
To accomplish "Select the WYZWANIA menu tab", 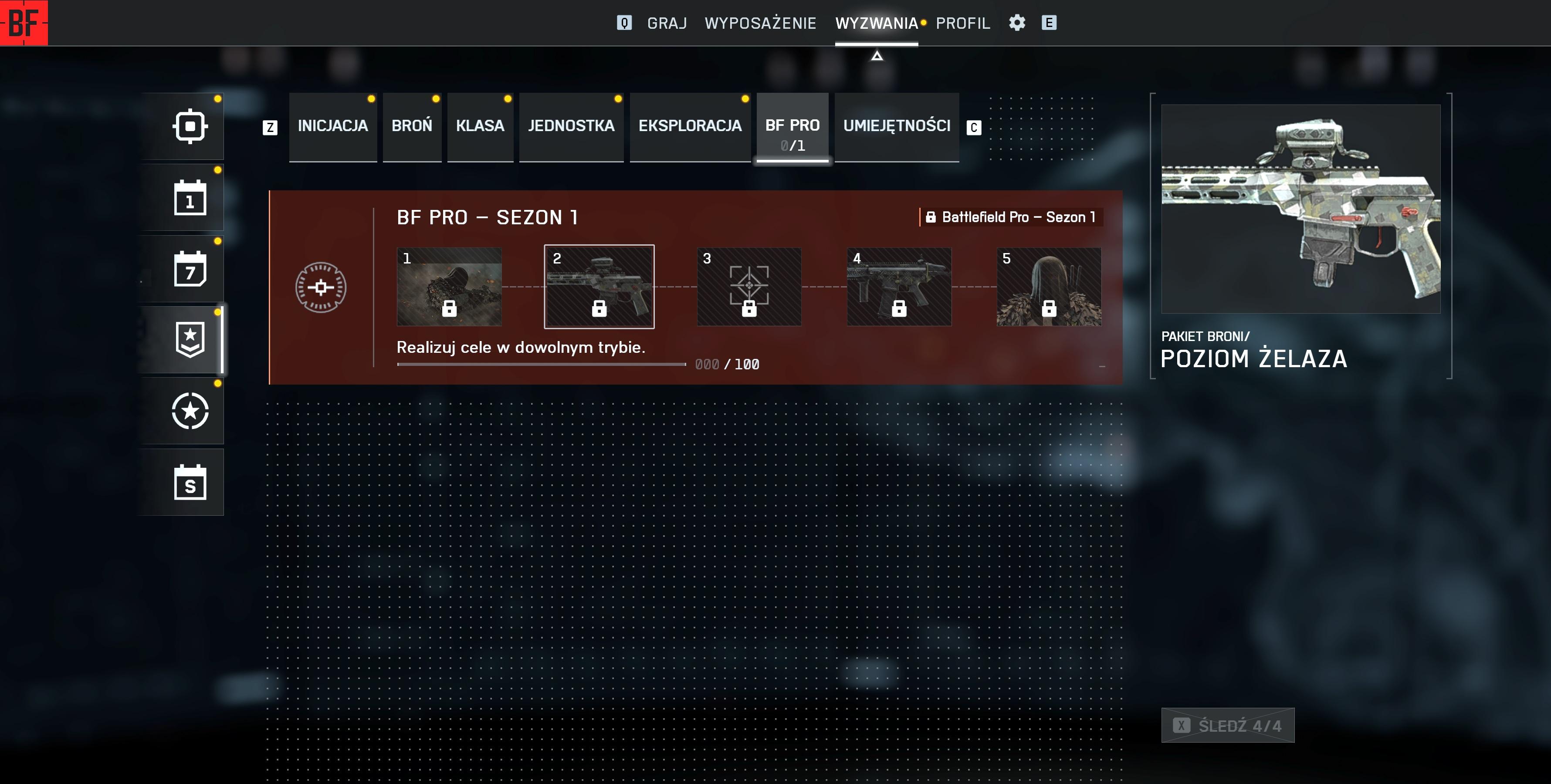I will [x=876, y=23].
